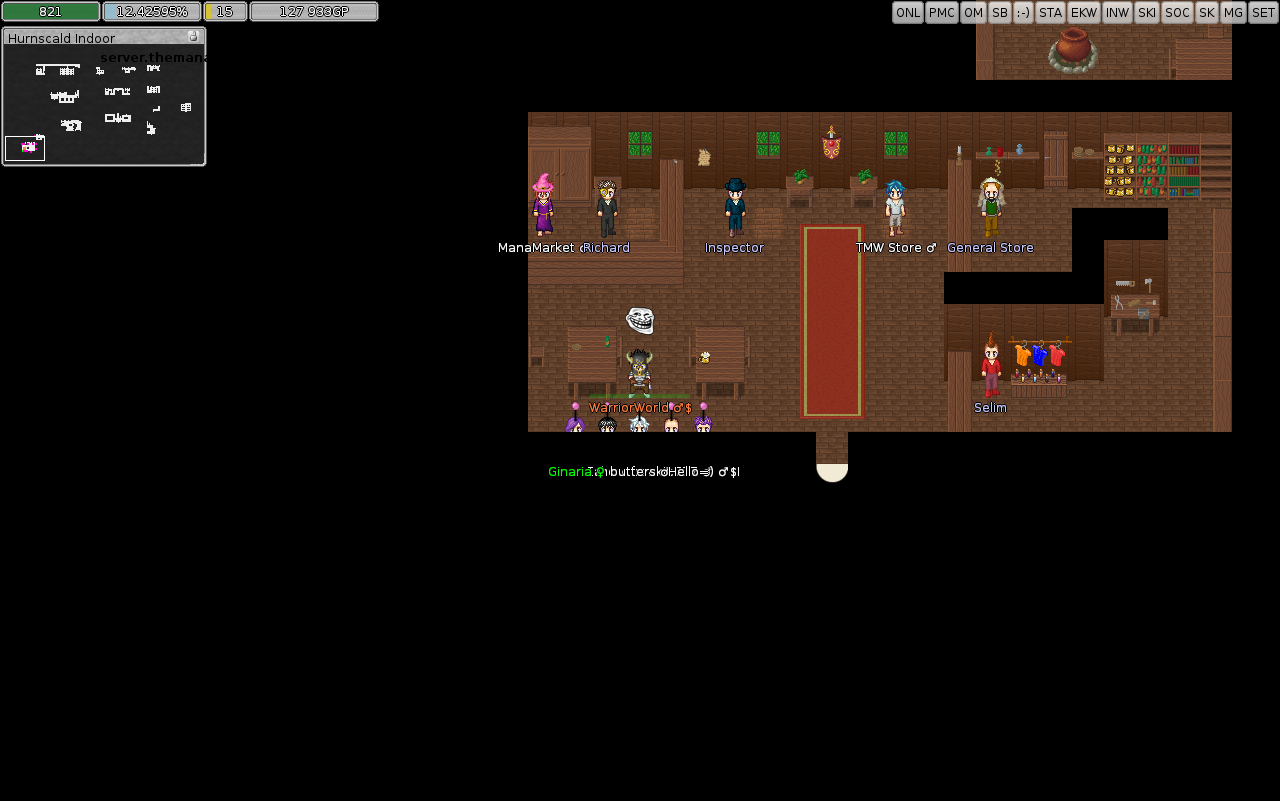Click the green health bar
Screen dimensions: 1280x801
point(49,11)
